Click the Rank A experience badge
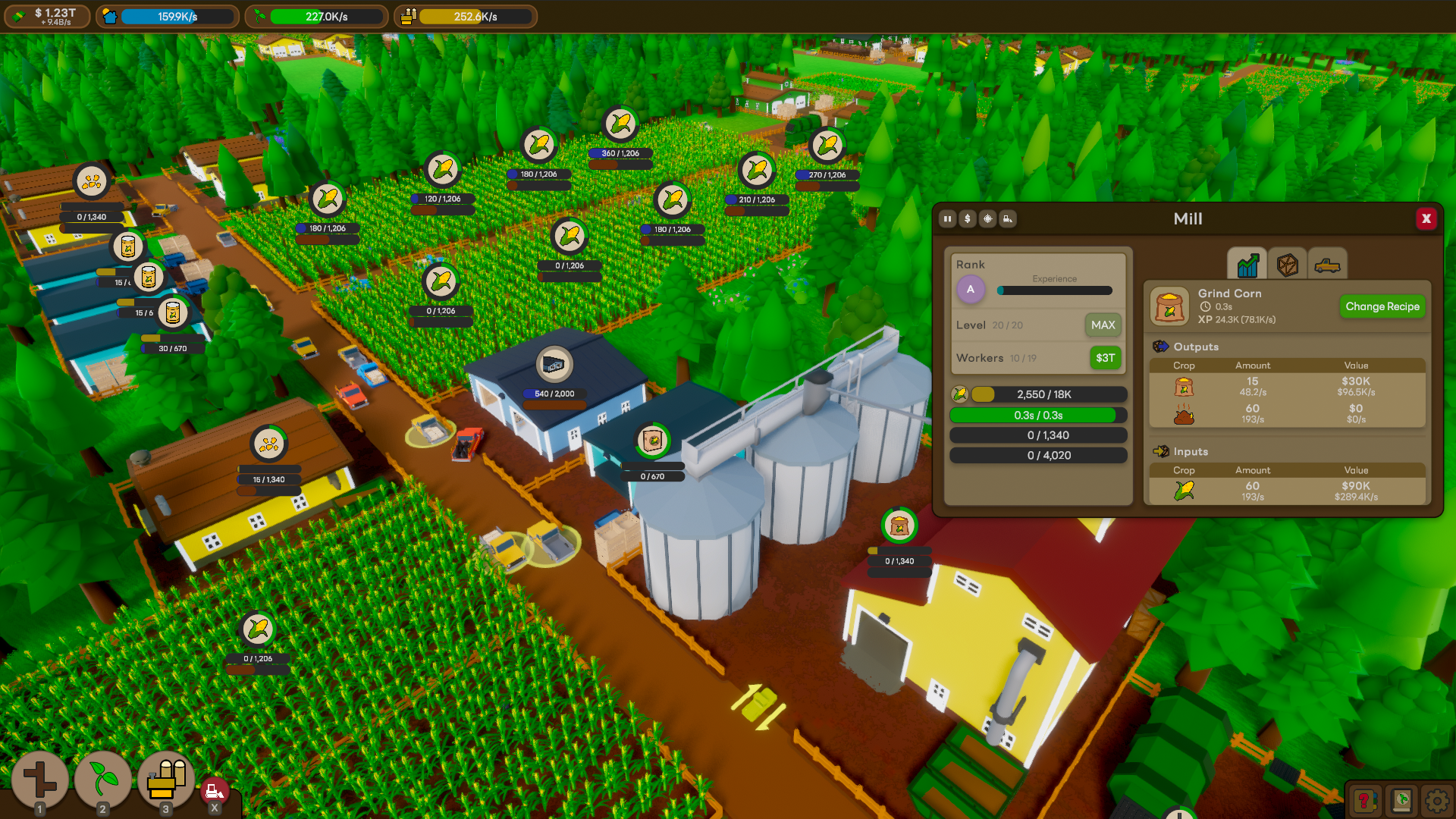The image size is (1456, 819). pyautogui.click(x=971, y=290)
